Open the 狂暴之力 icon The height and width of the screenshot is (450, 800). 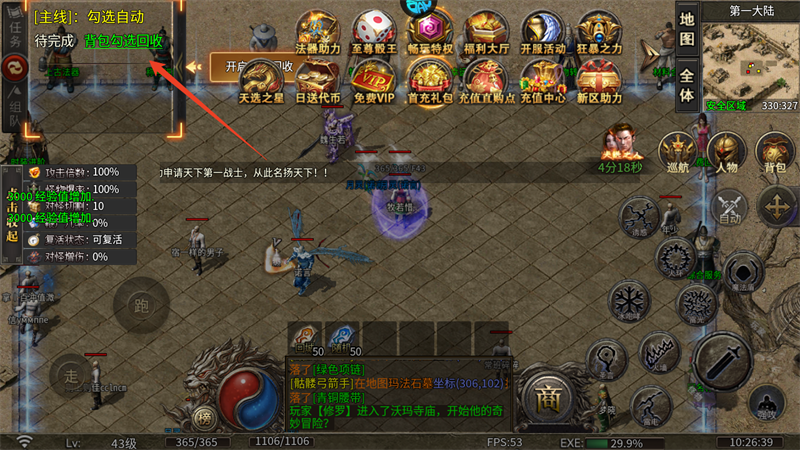pos(600,28)
